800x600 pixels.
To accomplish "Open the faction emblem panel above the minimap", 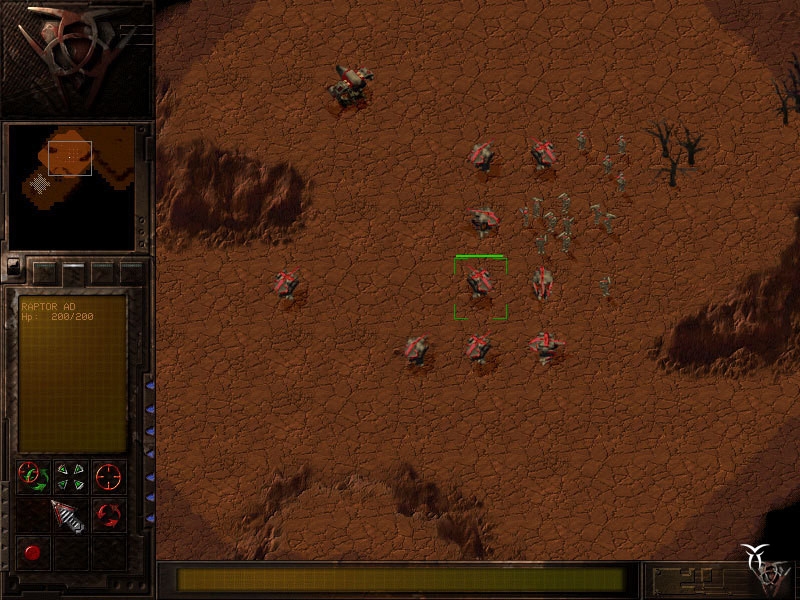I will (72, 55).
